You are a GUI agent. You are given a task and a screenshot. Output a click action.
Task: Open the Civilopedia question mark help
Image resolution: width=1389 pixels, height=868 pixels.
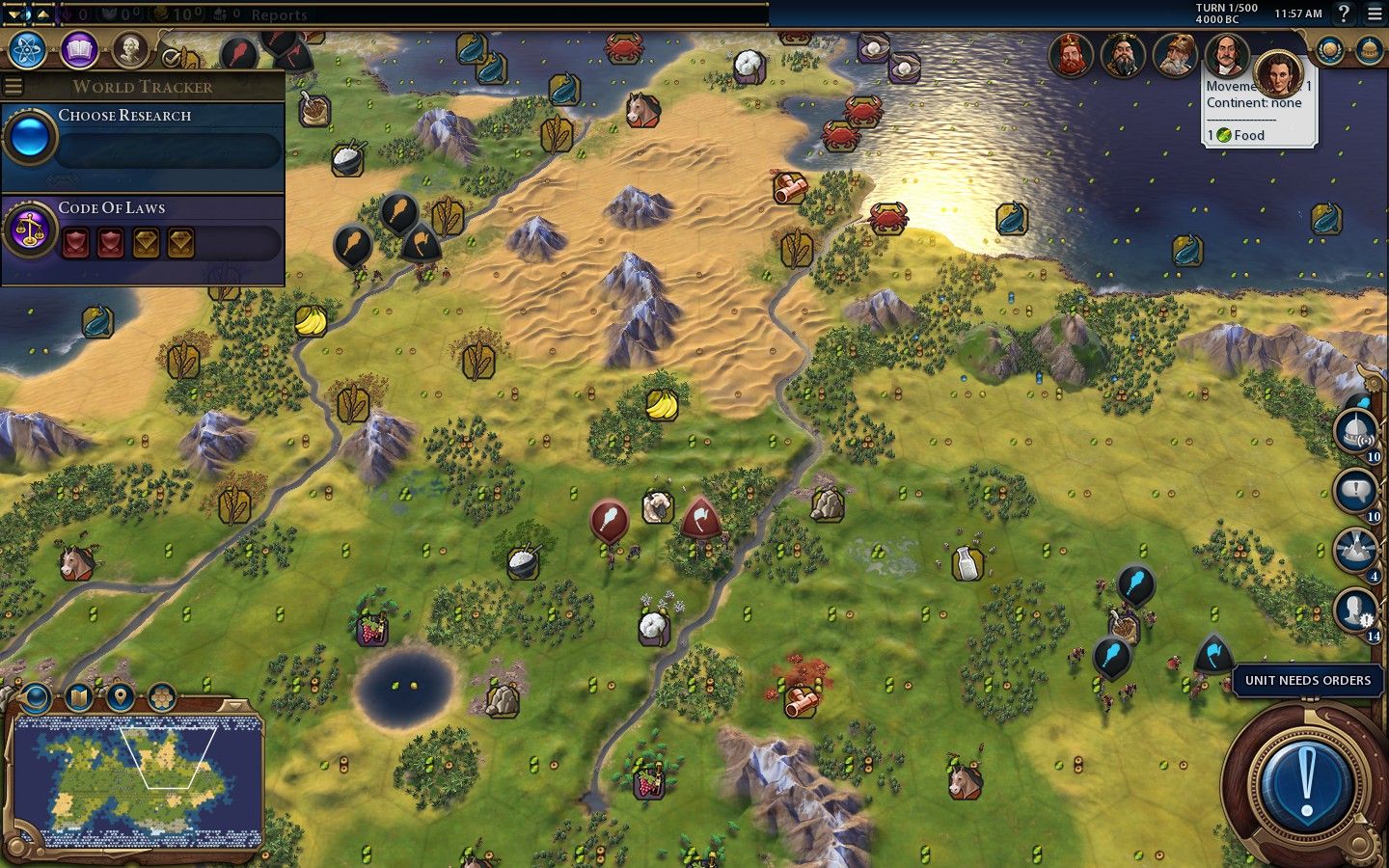point(1344,14)
